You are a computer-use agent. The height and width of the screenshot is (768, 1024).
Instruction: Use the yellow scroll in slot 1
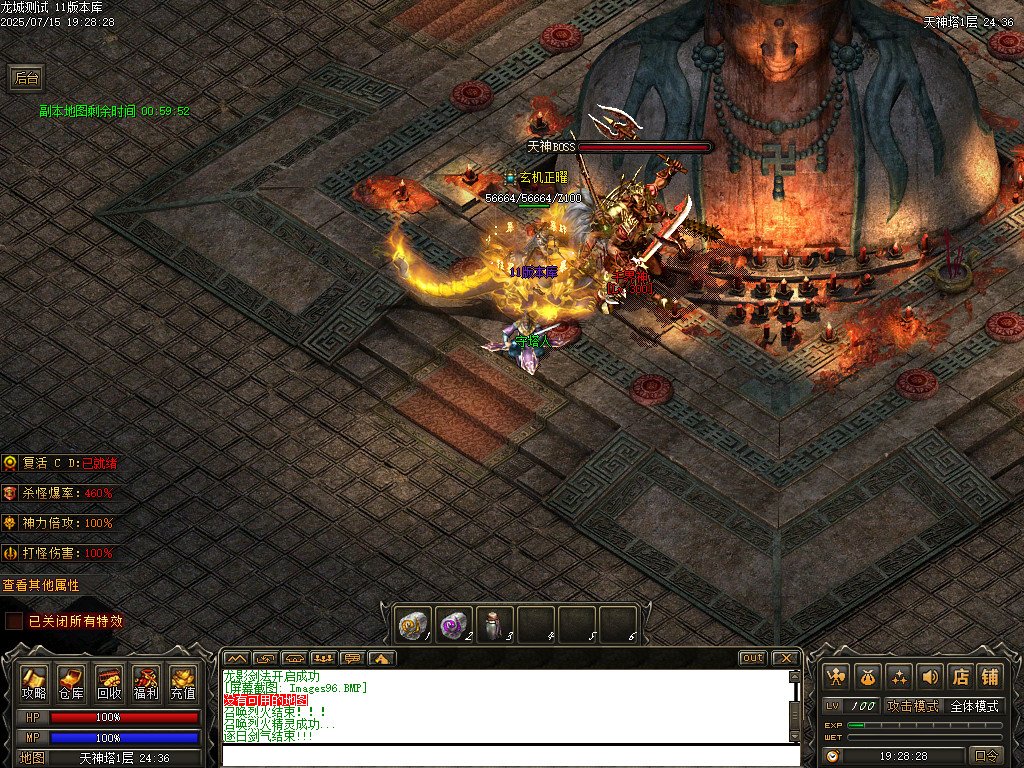click(x=413, y=624)
